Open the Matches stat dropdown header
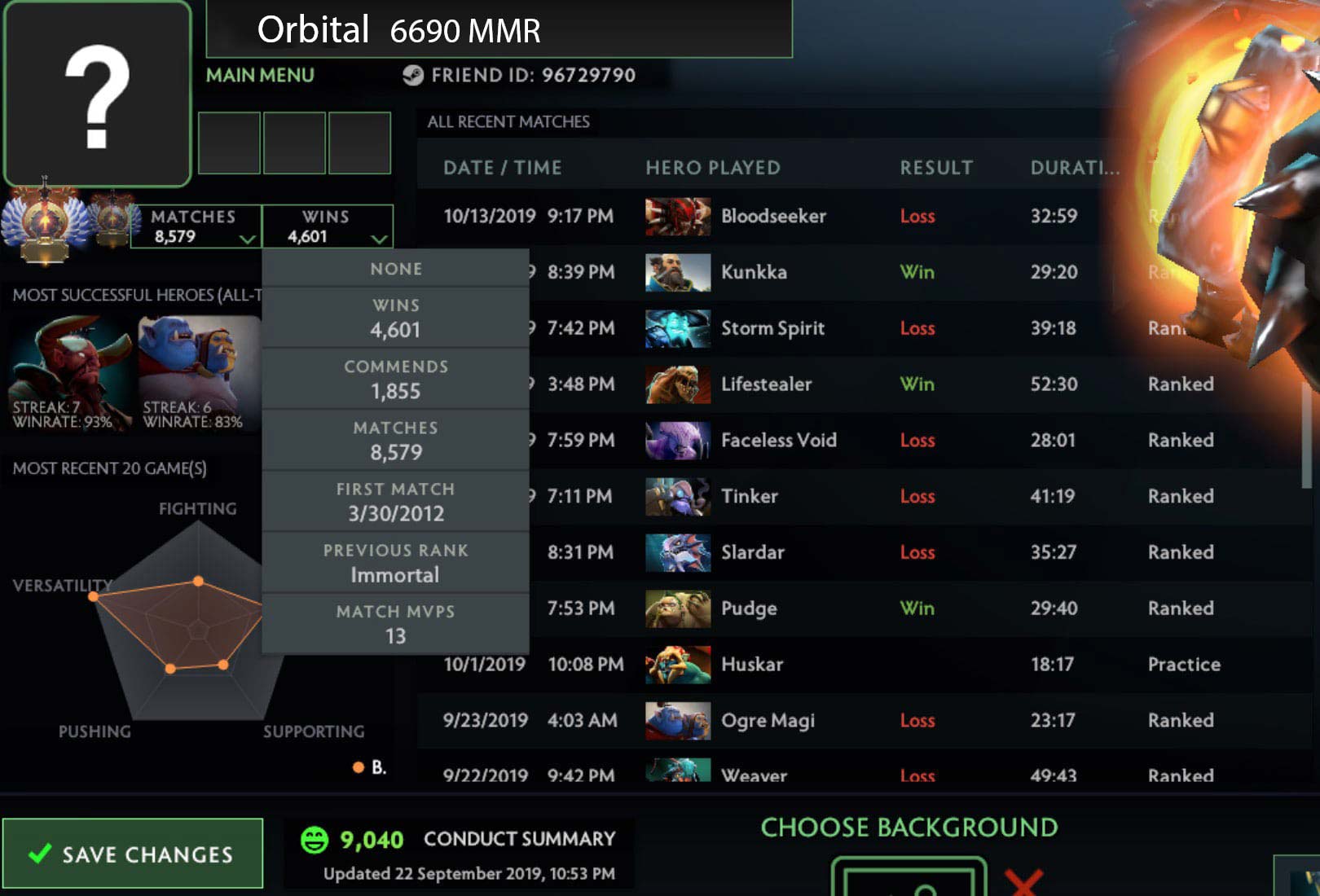The width and height of the screenshot is (1320, 896). click(196, 226)
